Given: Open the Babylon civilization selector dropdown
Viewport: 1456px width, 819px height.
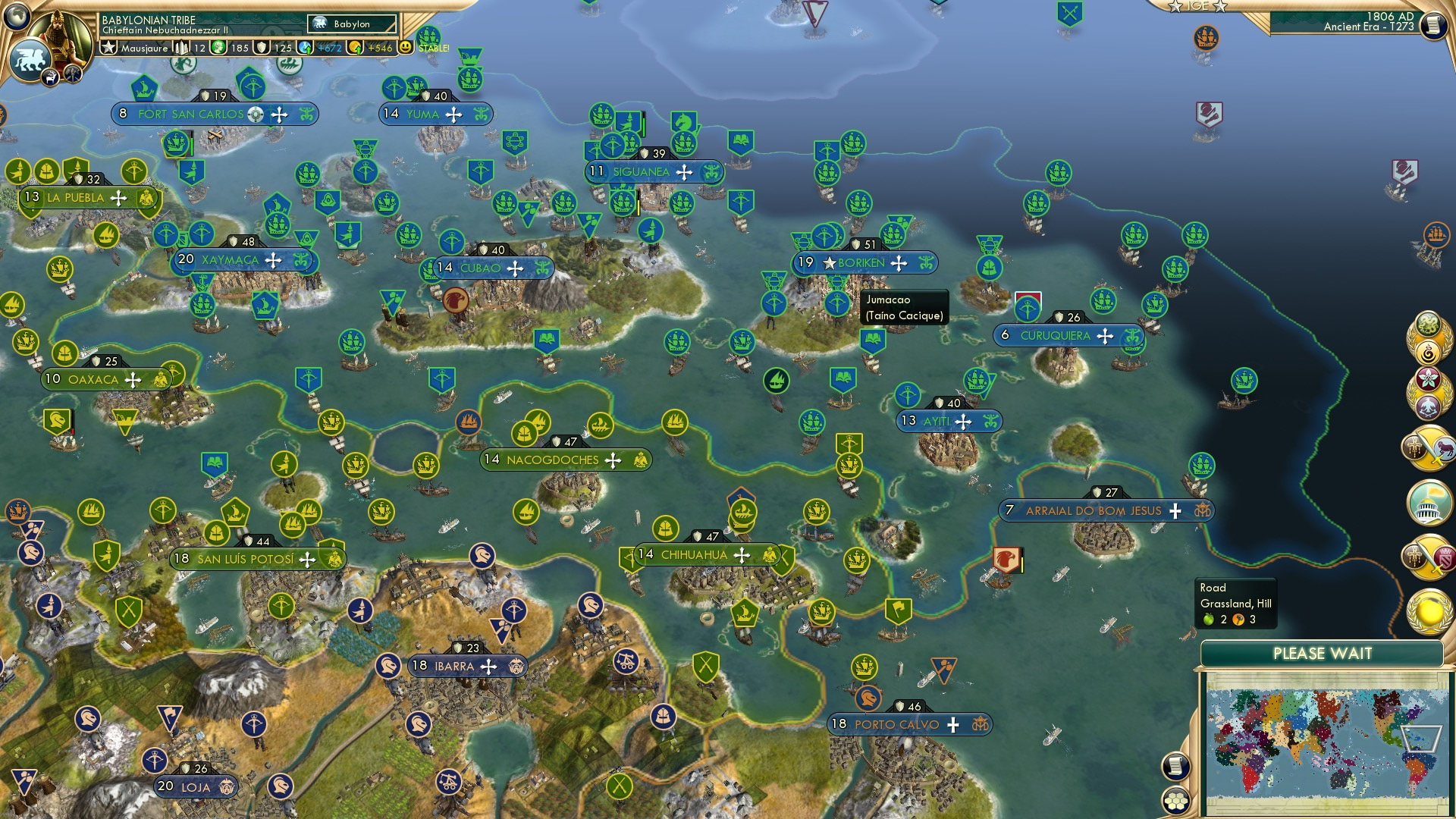Looking at the screenshot, I should (x=350, y=24).
